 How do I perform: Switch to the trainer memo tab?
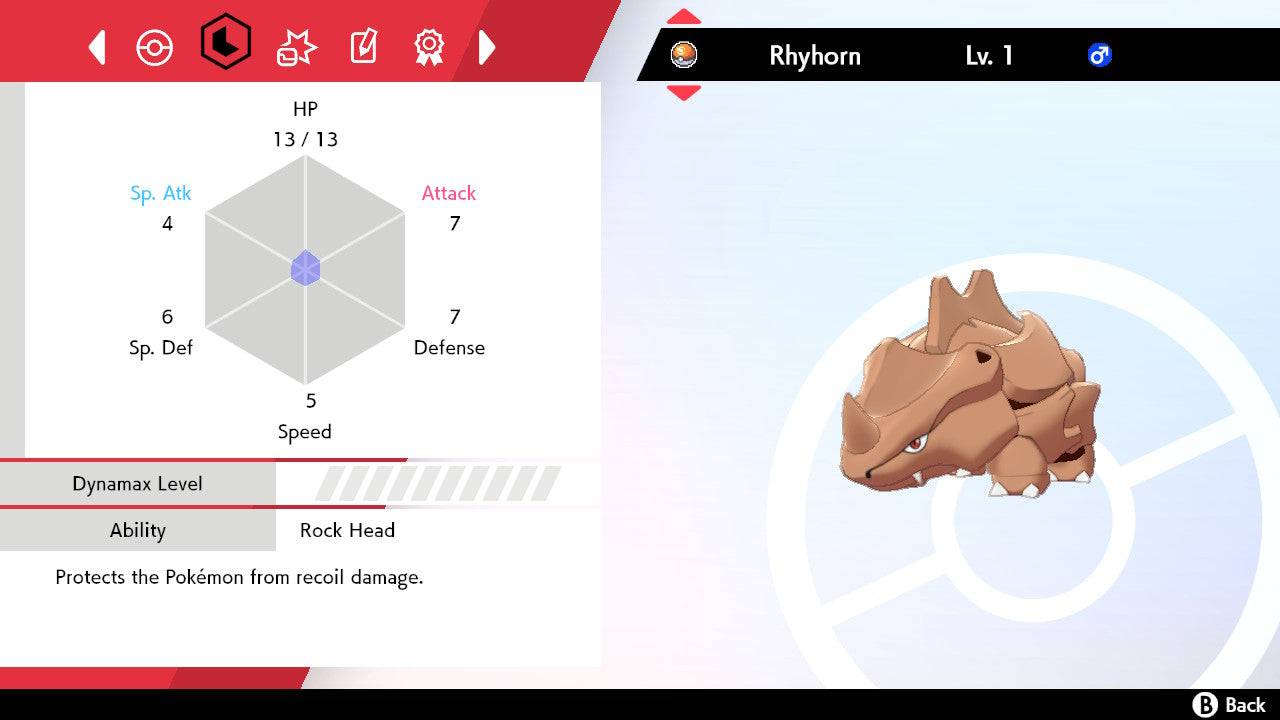[x=363, y=47]
